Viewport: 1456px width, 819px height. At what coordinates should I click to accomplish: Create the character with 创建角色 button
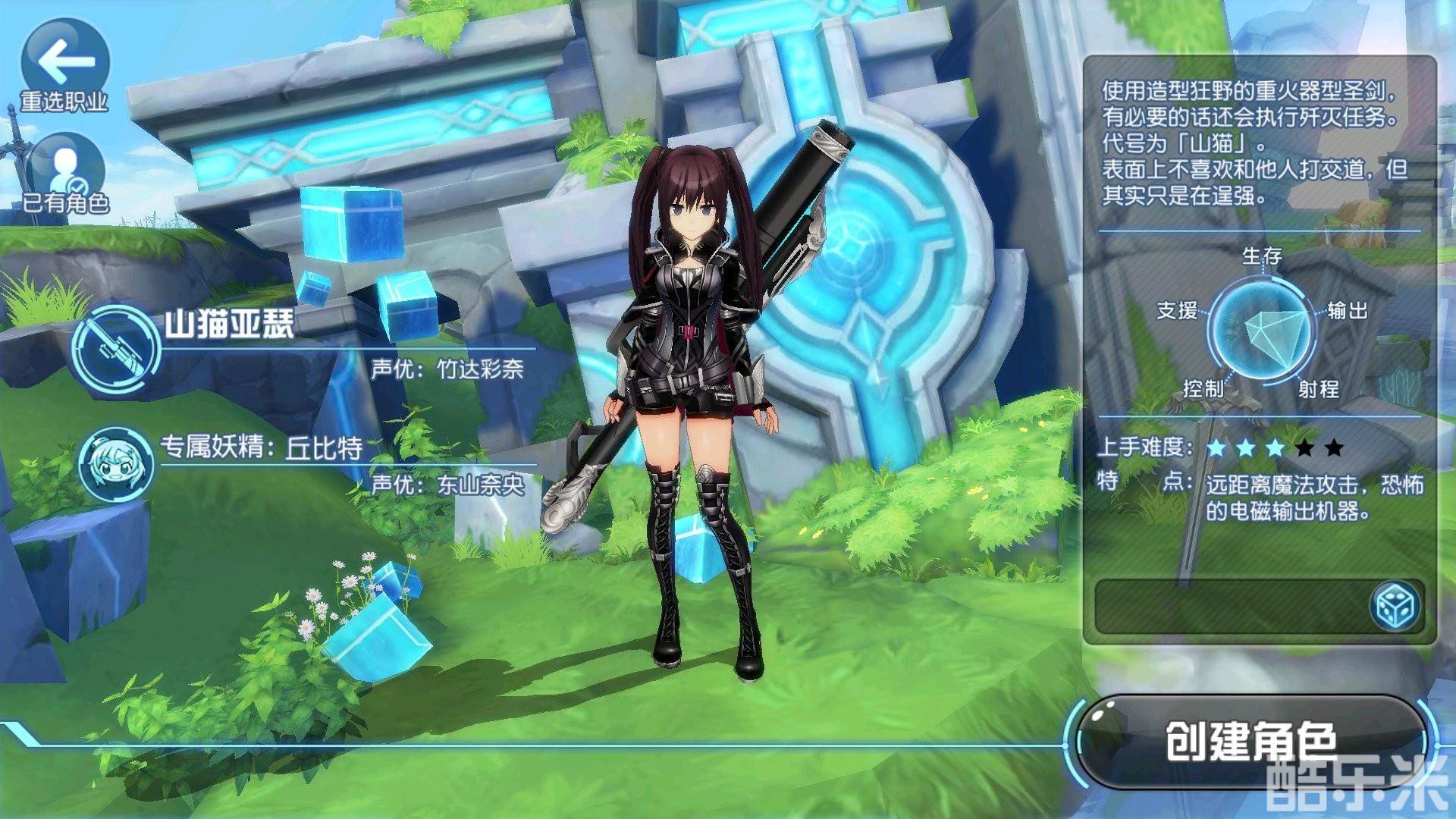point(1250,741)
